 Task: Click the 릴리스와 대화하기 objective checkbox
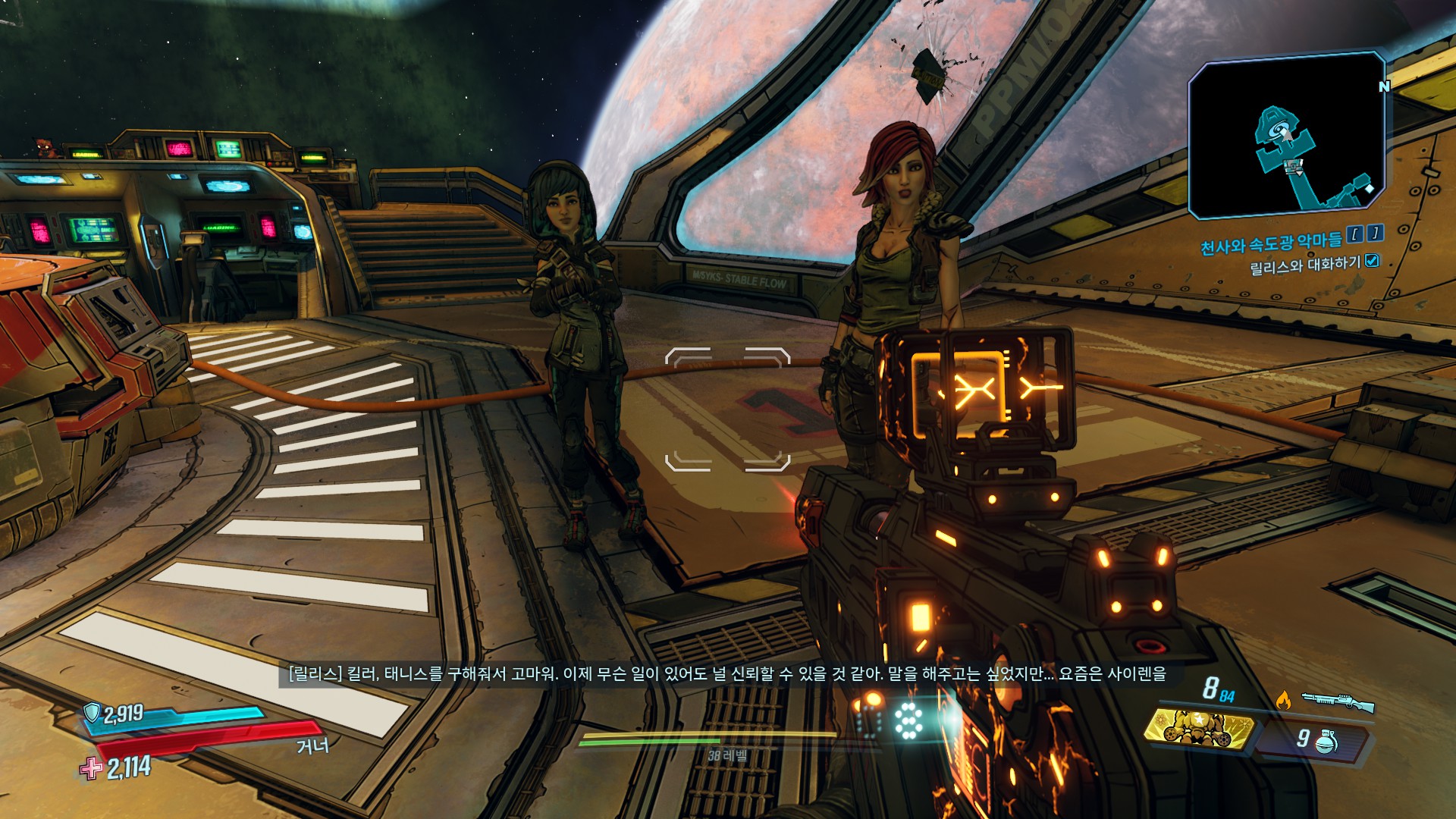point(1372,261)
